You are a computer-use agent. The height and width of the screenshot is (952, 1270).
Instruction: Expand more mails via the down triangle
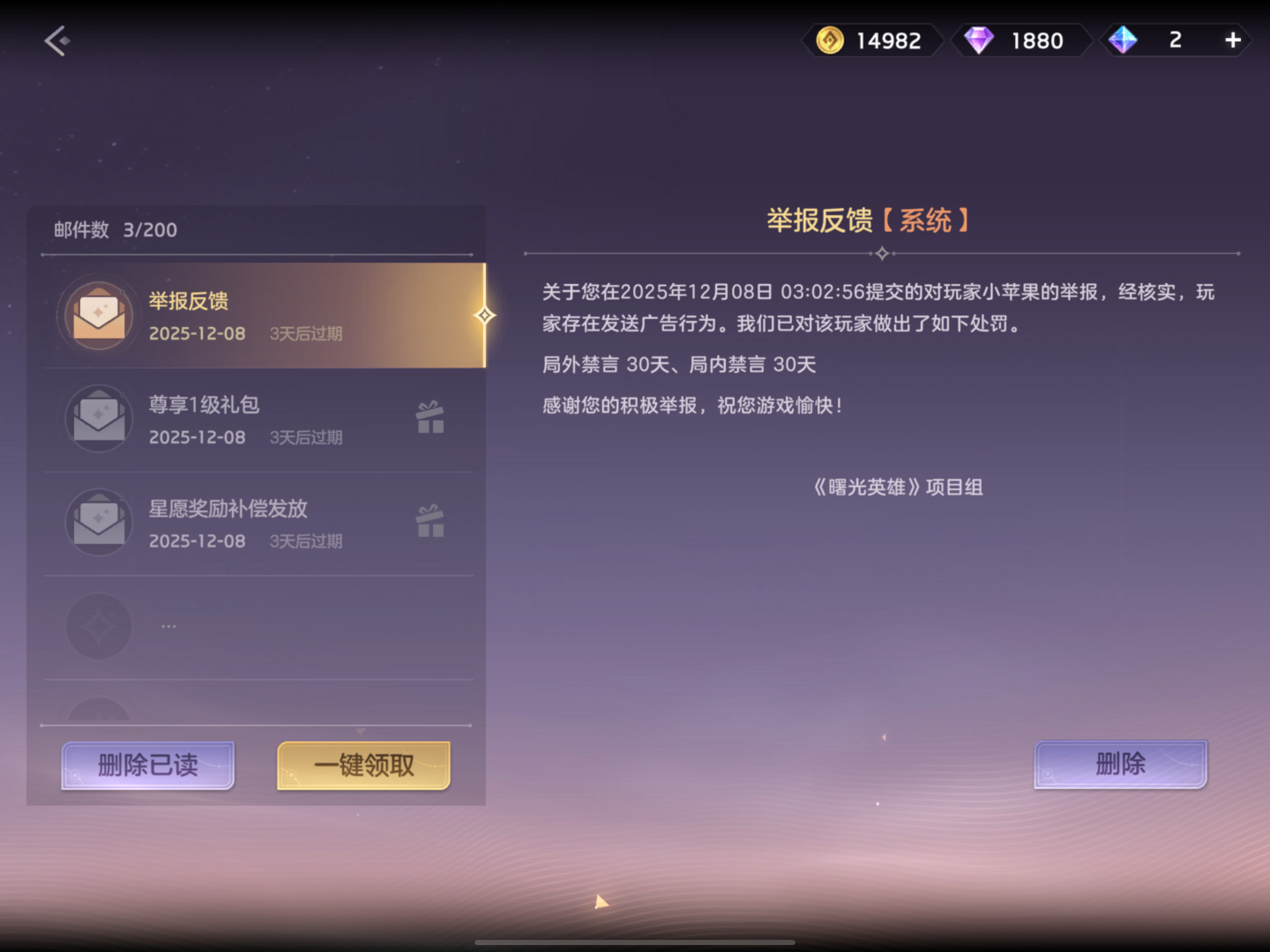pos(362,730)
